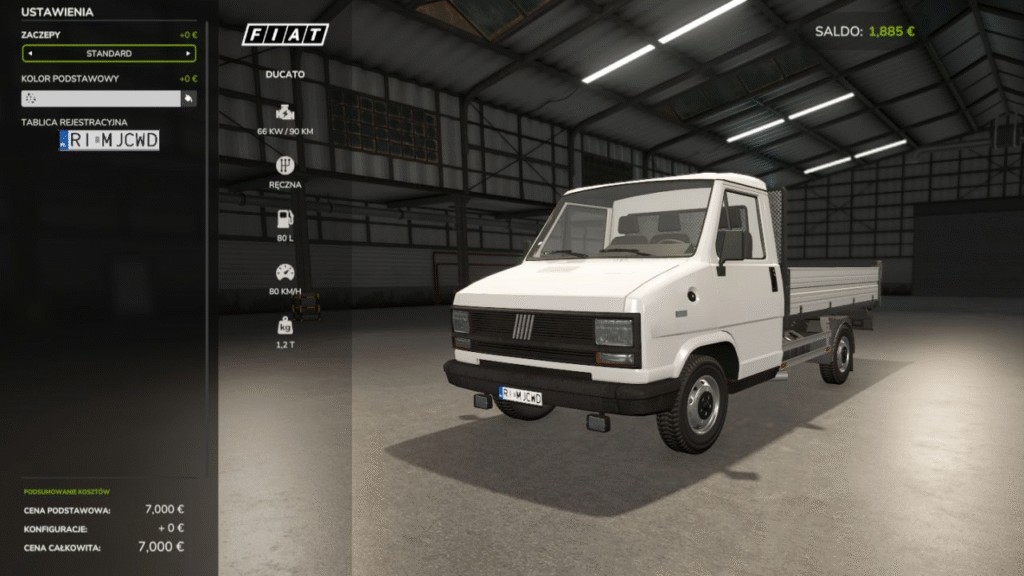The height and width of the screenshot is (576, 1024).
Task: Select next Zaczepy option with right arrow
Action: [x=189, y=53]
